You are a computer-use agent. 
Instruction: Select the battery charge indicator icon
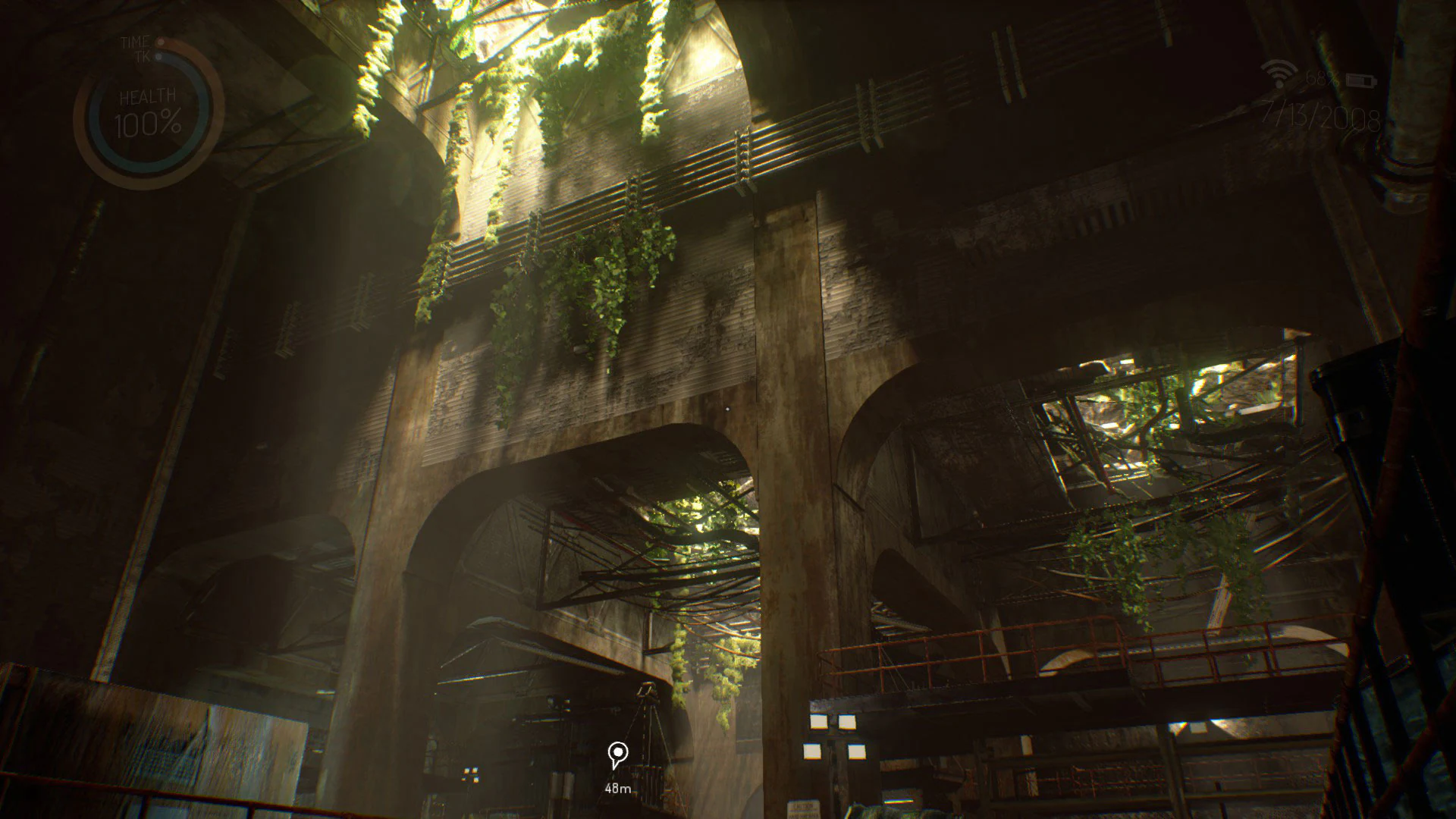coord(1361,80)
